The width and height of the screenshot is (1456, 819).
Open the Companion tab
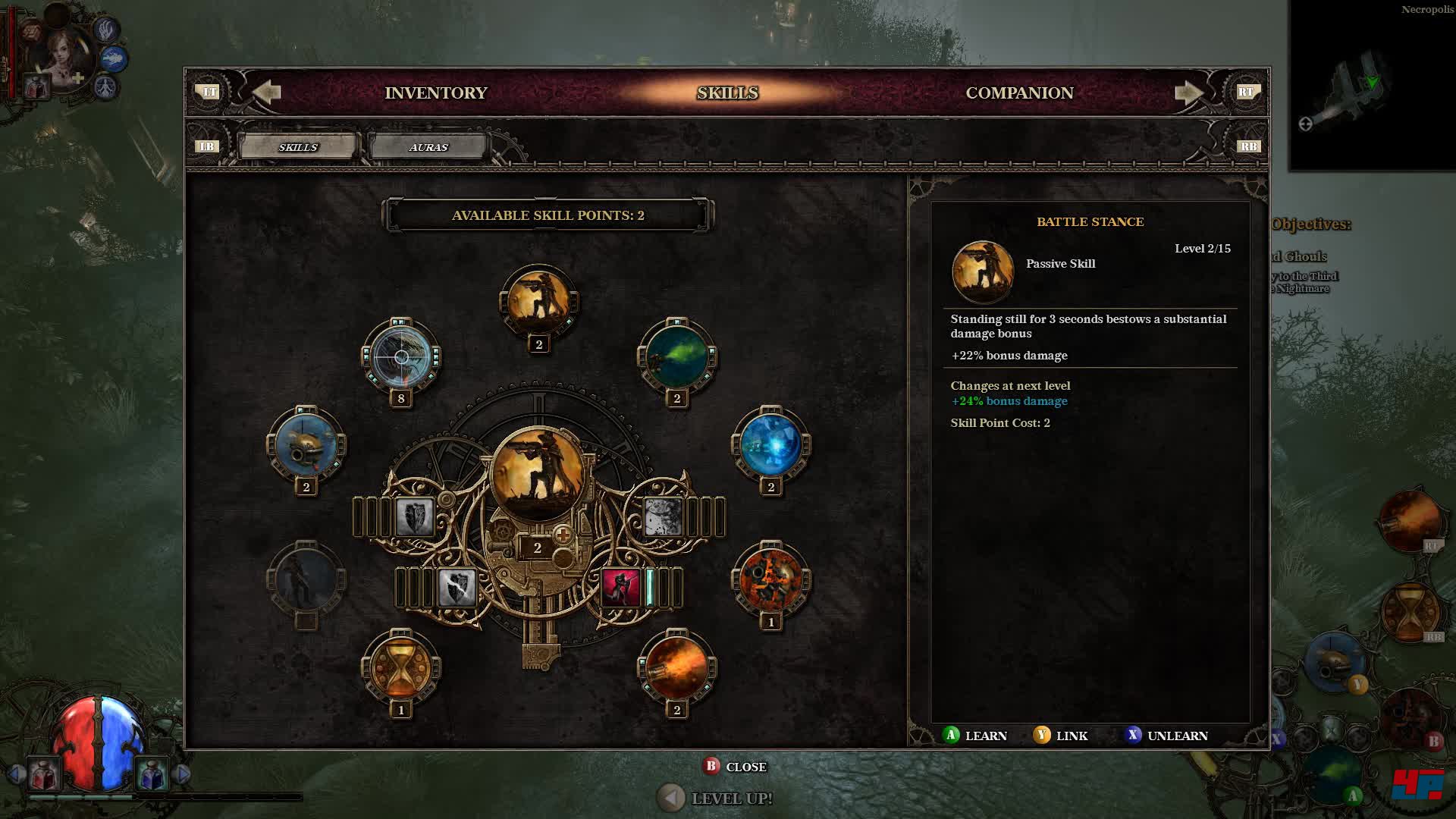[1018, 93]
